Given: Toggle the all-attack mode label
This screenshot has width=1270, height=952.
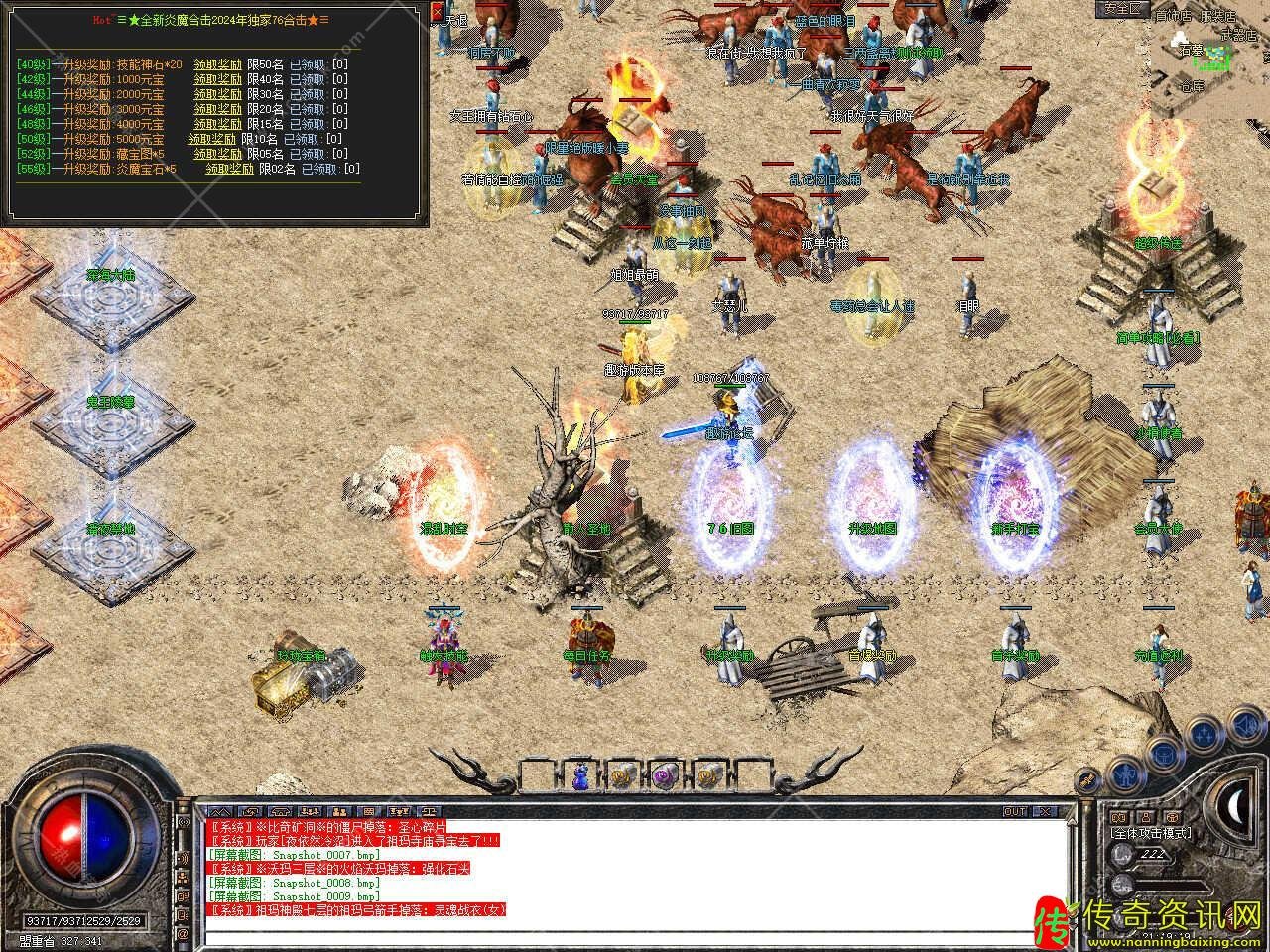Looking at the screenshot, I should pos(1151,833).
